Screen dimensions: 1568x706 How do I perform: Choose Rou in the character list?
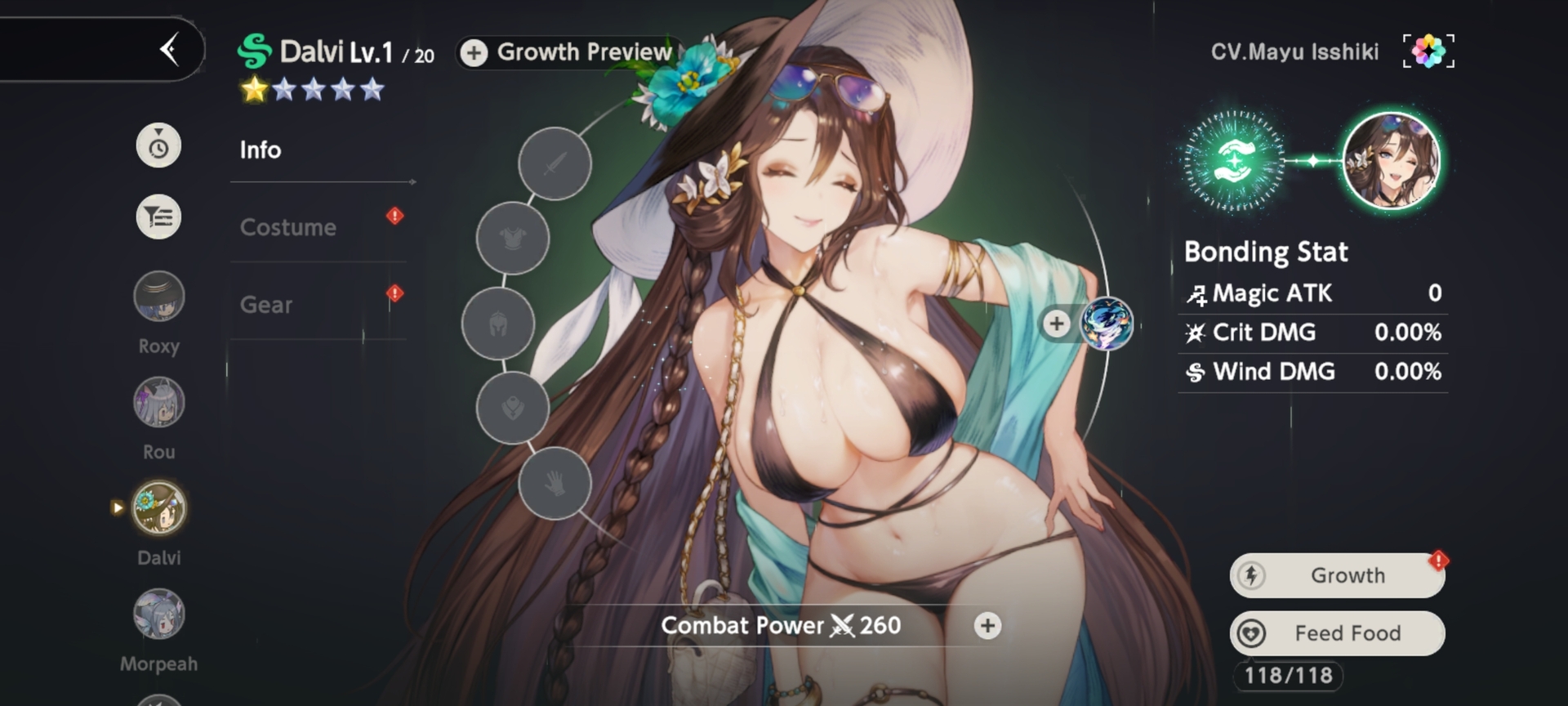coord(159,402)
